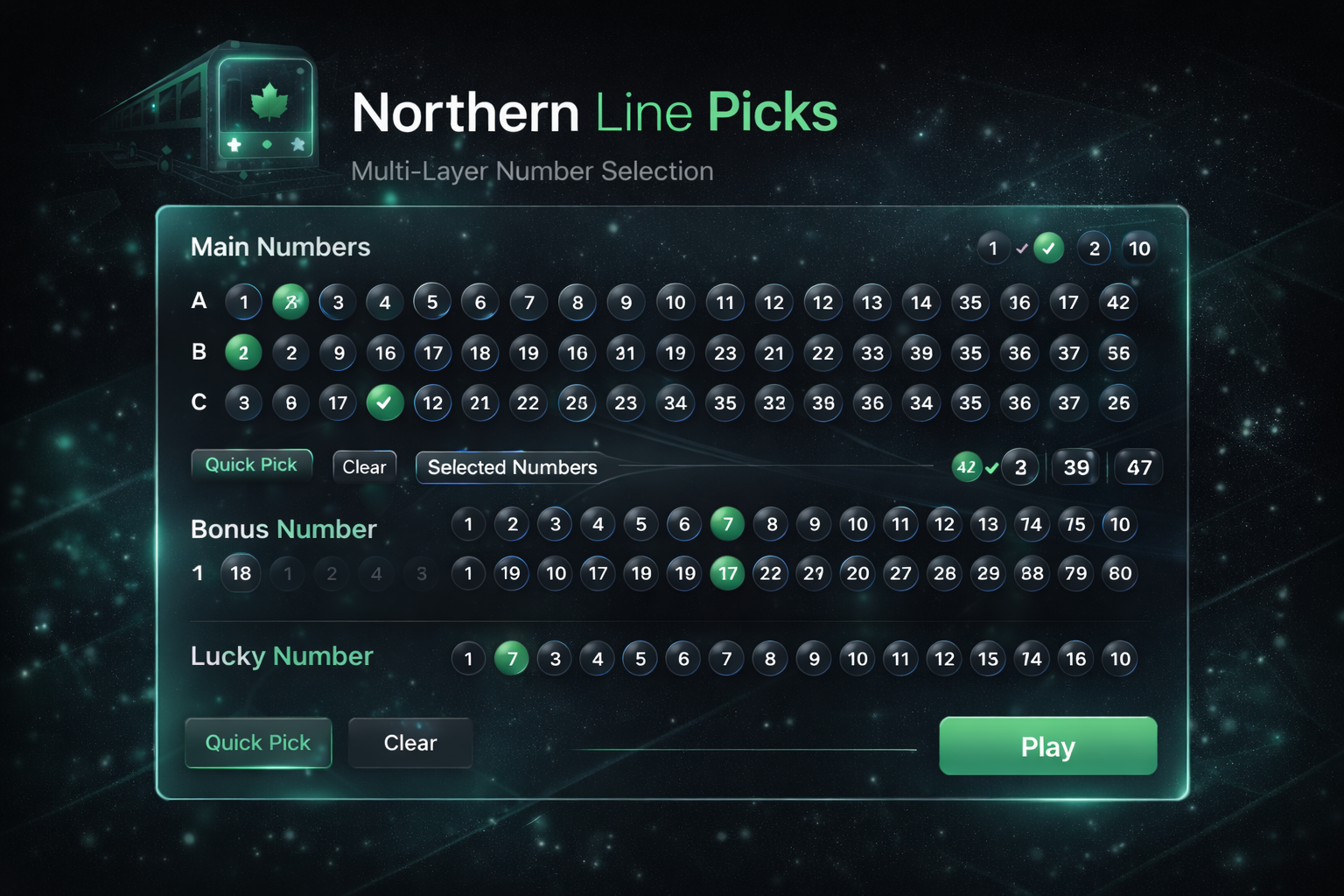The height and width of the screenshot is (896, 1344).
Task: Select number 35 in row A
Action: (x=970, y=302)
